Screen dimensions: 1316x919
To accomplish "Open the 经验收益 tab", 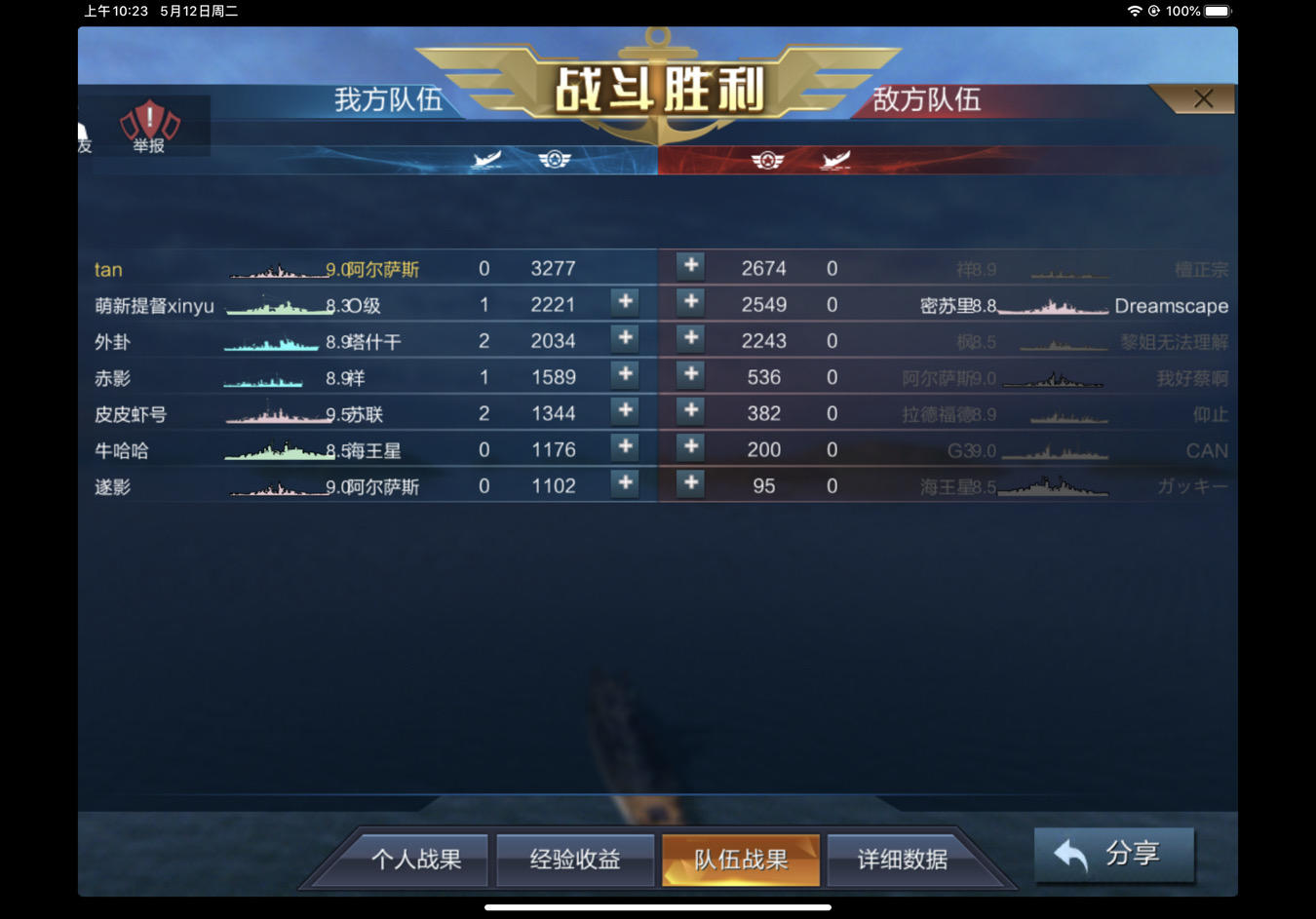I will click(x=575, y=860).
